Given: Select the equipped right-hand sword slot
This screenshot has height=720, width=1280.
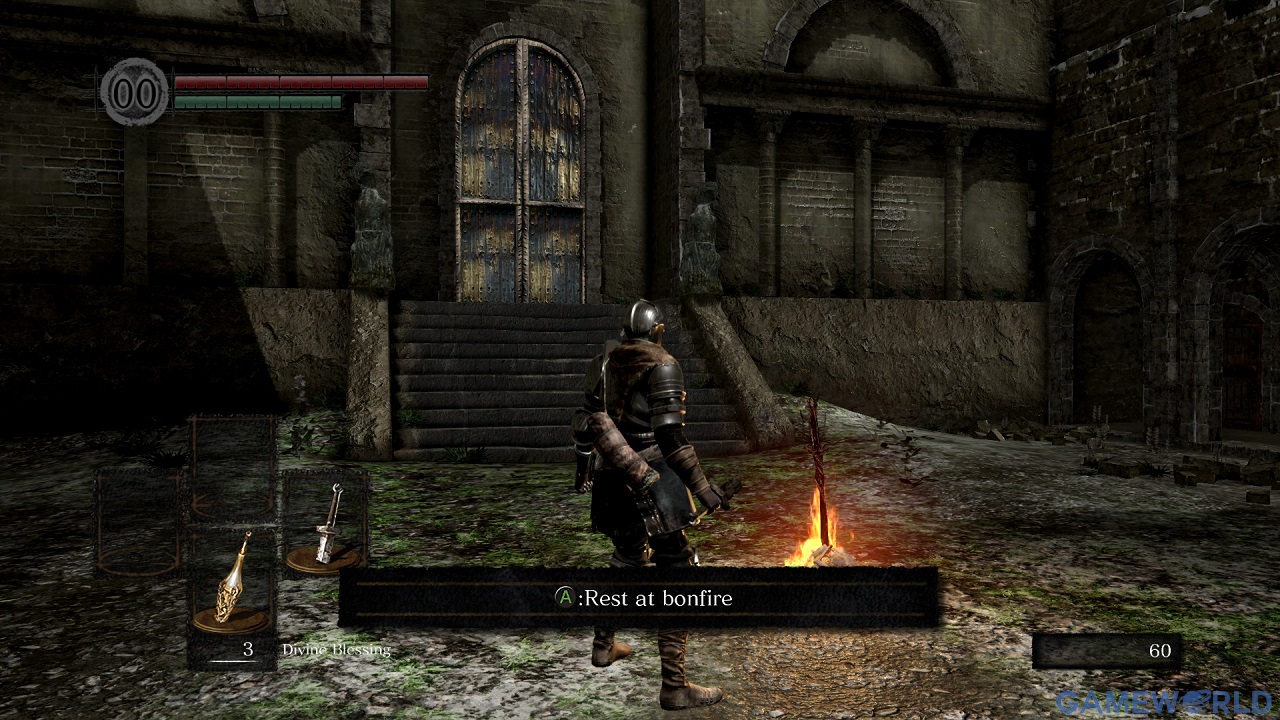Looking at the screenshot, I should coord(325,523).
